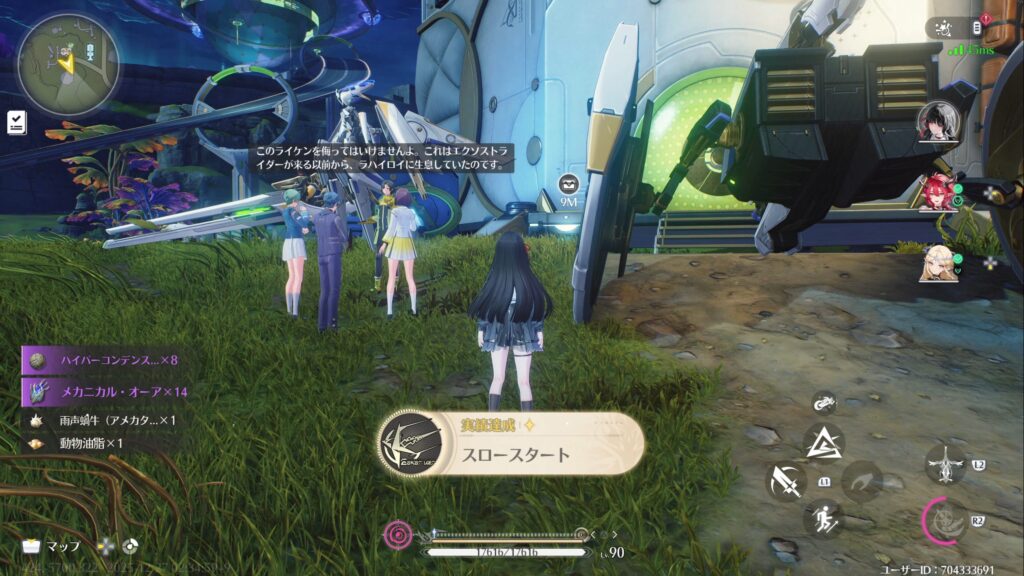The width and height of the screenshot is (1024, 576).
Task: Activate the winged mech skill icon
Action: point(945,464)
